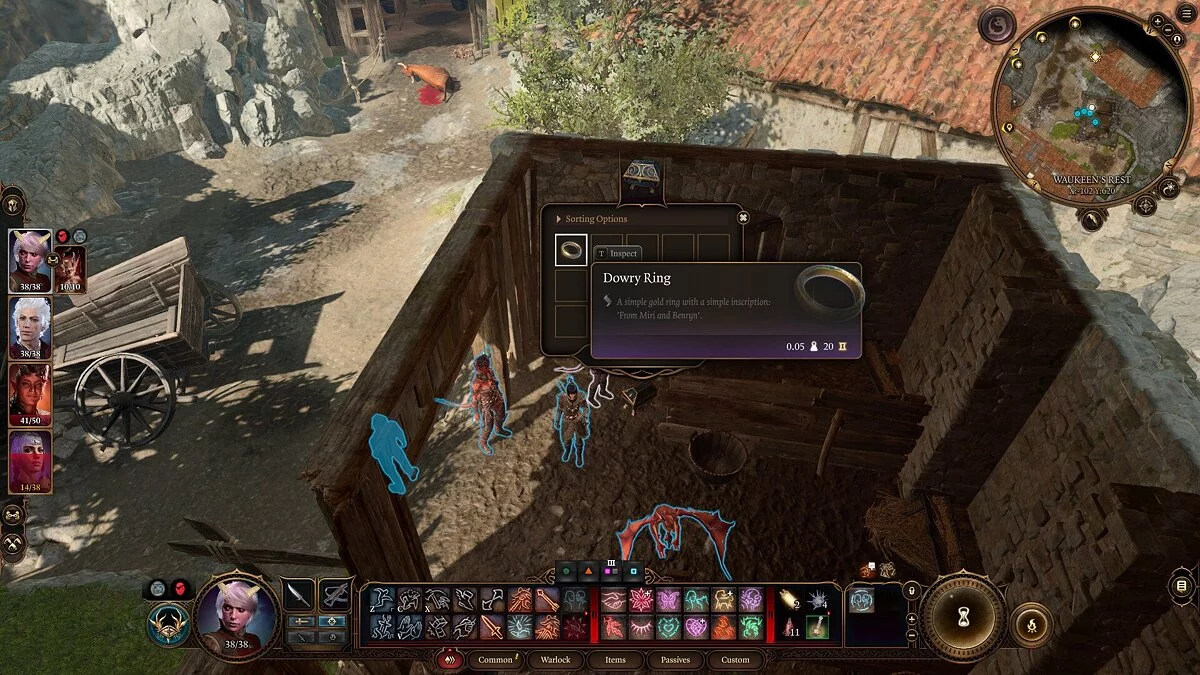Choose the ranged crossbow weapon set
This screenshot has height=675, width=1200.
pyautogui.click(x=334, y=594)
